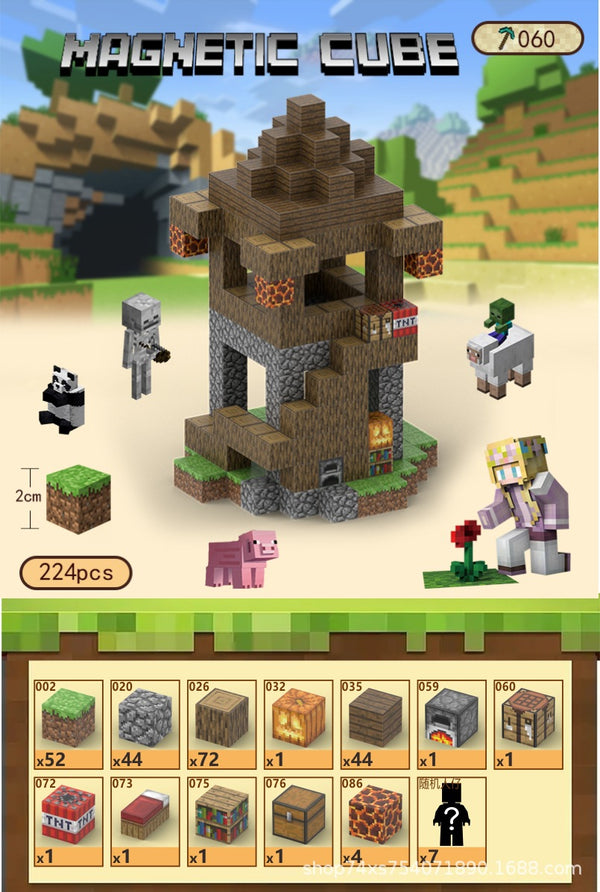The image size is (600, 892).
Task: Select the magma block slot
Action: [375, 820]
